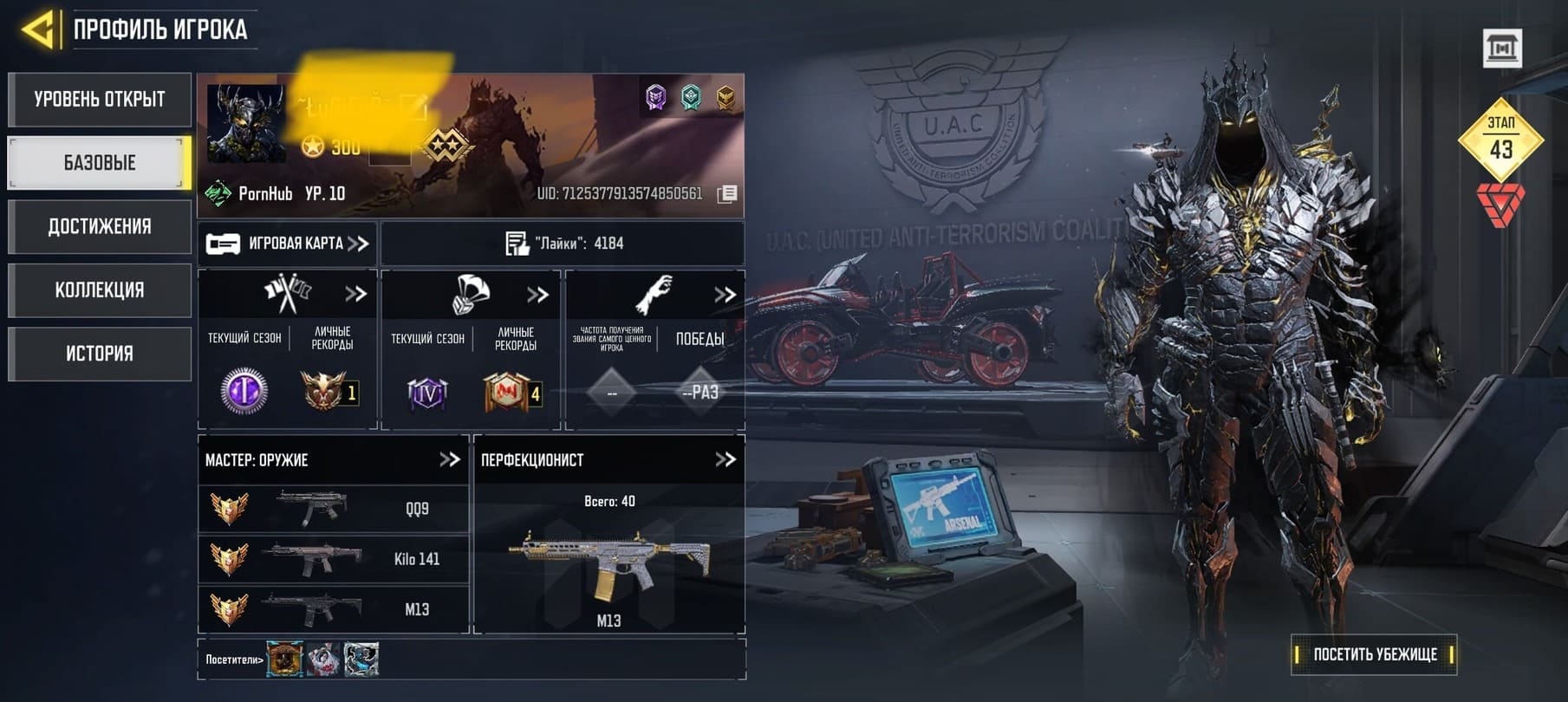Screen dimensions: 1568x702
Task: Click Посетить убежище button
Action: [x=1374, y=654]
